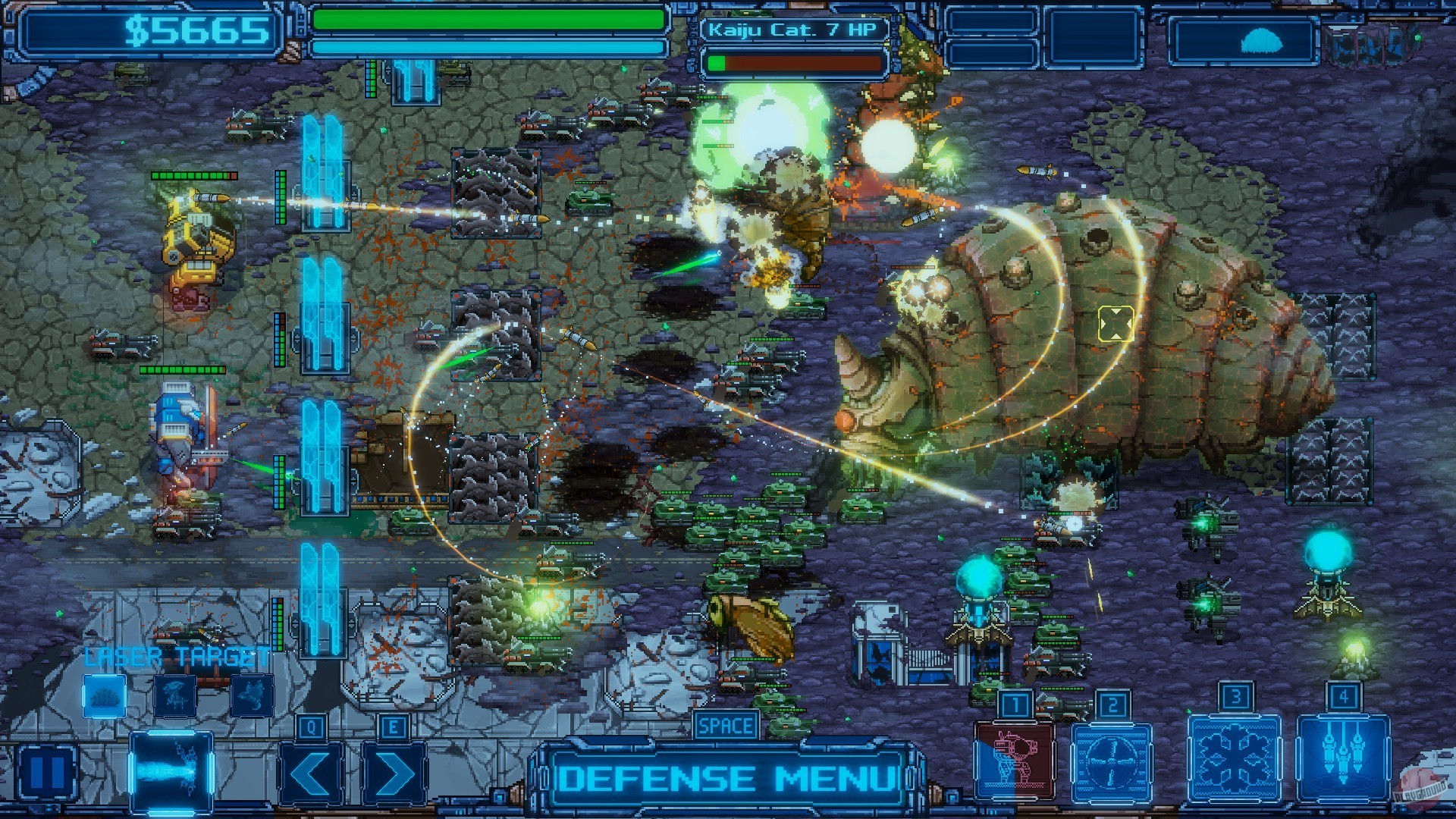Viewport: 1456px width, 819px height.
Task: View the Kaiju Cat. 7 HP header
Action: (x=793, y=28)
